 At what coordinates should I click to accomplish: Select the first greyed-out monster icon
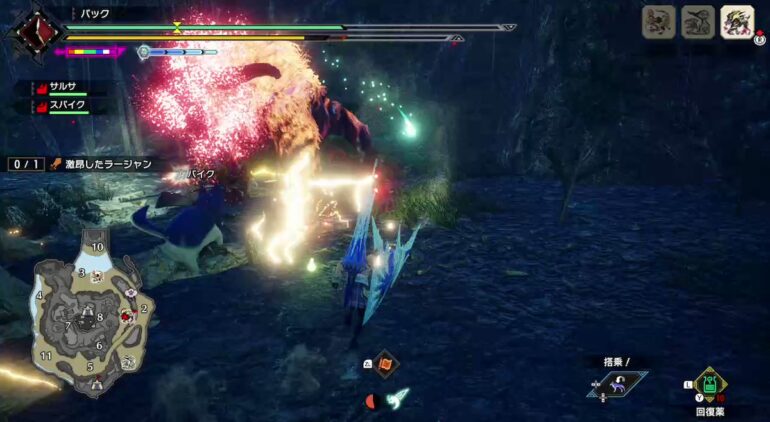658,22
